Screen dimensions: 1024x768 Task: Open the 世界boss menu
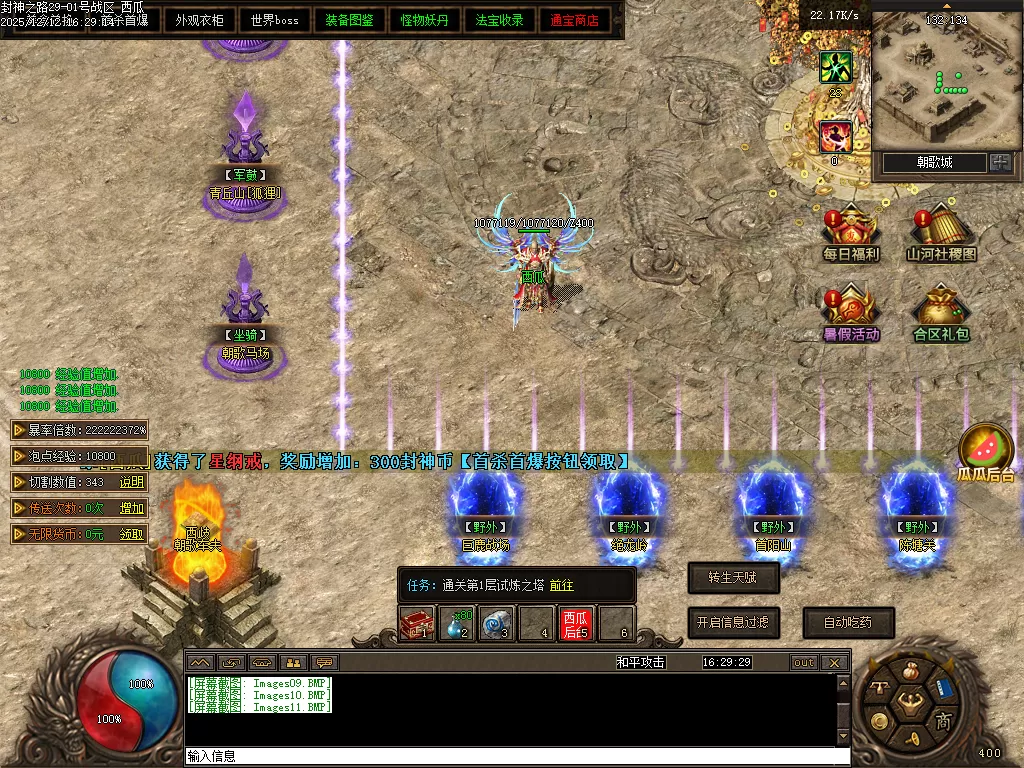274,20
